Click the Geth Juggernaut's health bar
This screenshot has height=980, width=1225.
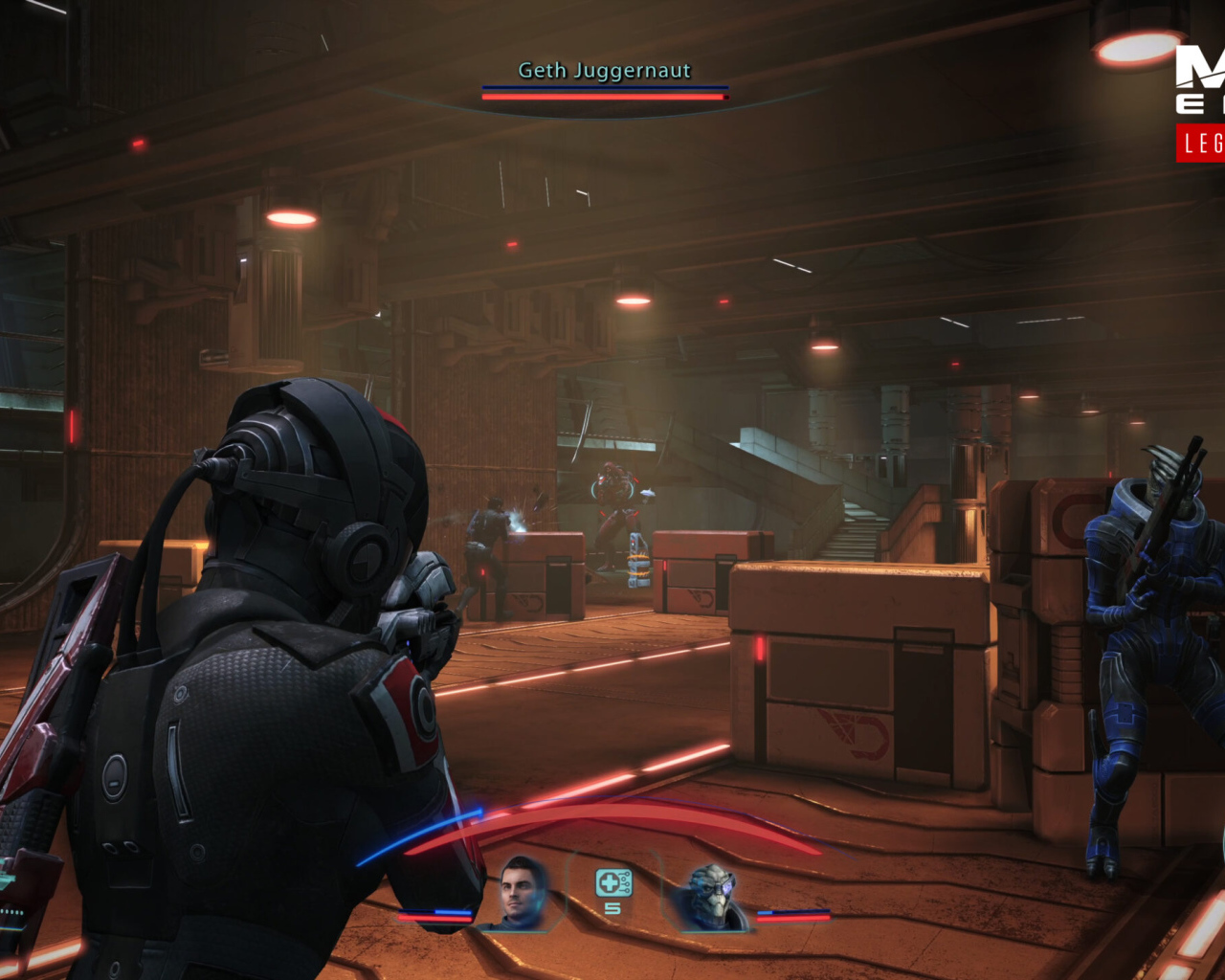[605, 95]
